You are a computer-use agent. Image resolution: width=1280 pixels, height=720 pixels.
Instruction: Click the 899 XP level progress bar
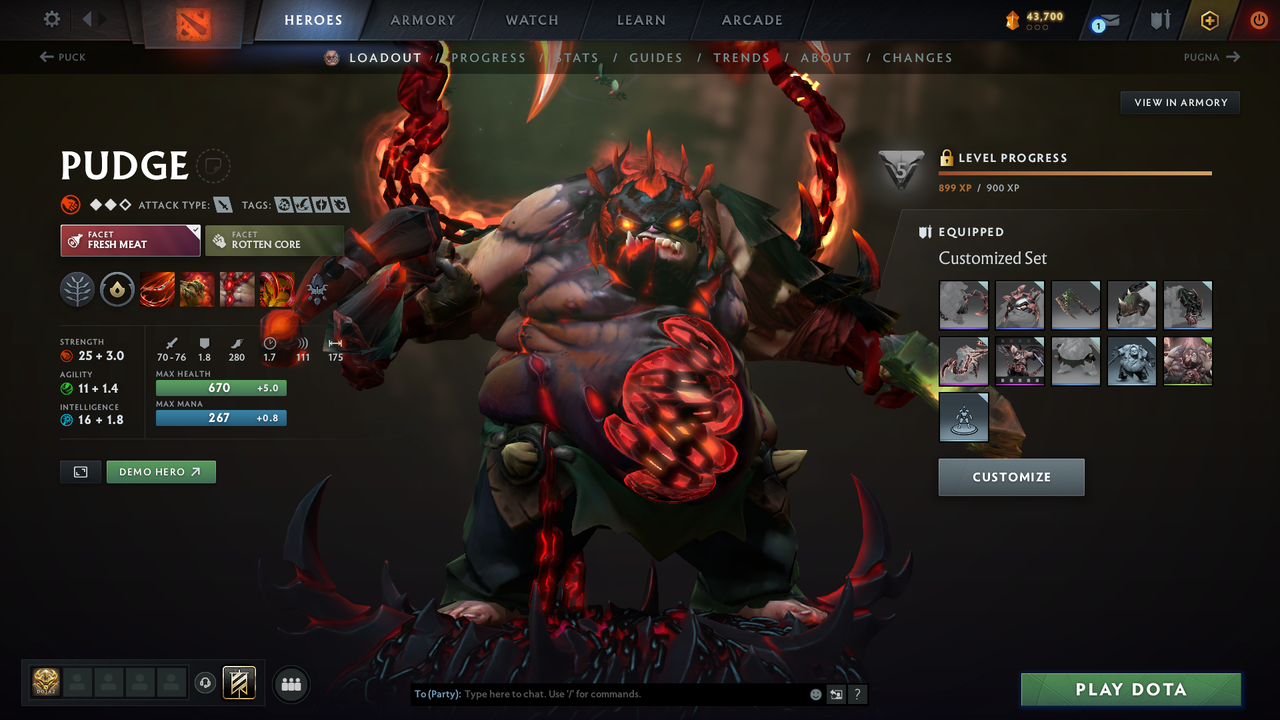pos(1075,174)
